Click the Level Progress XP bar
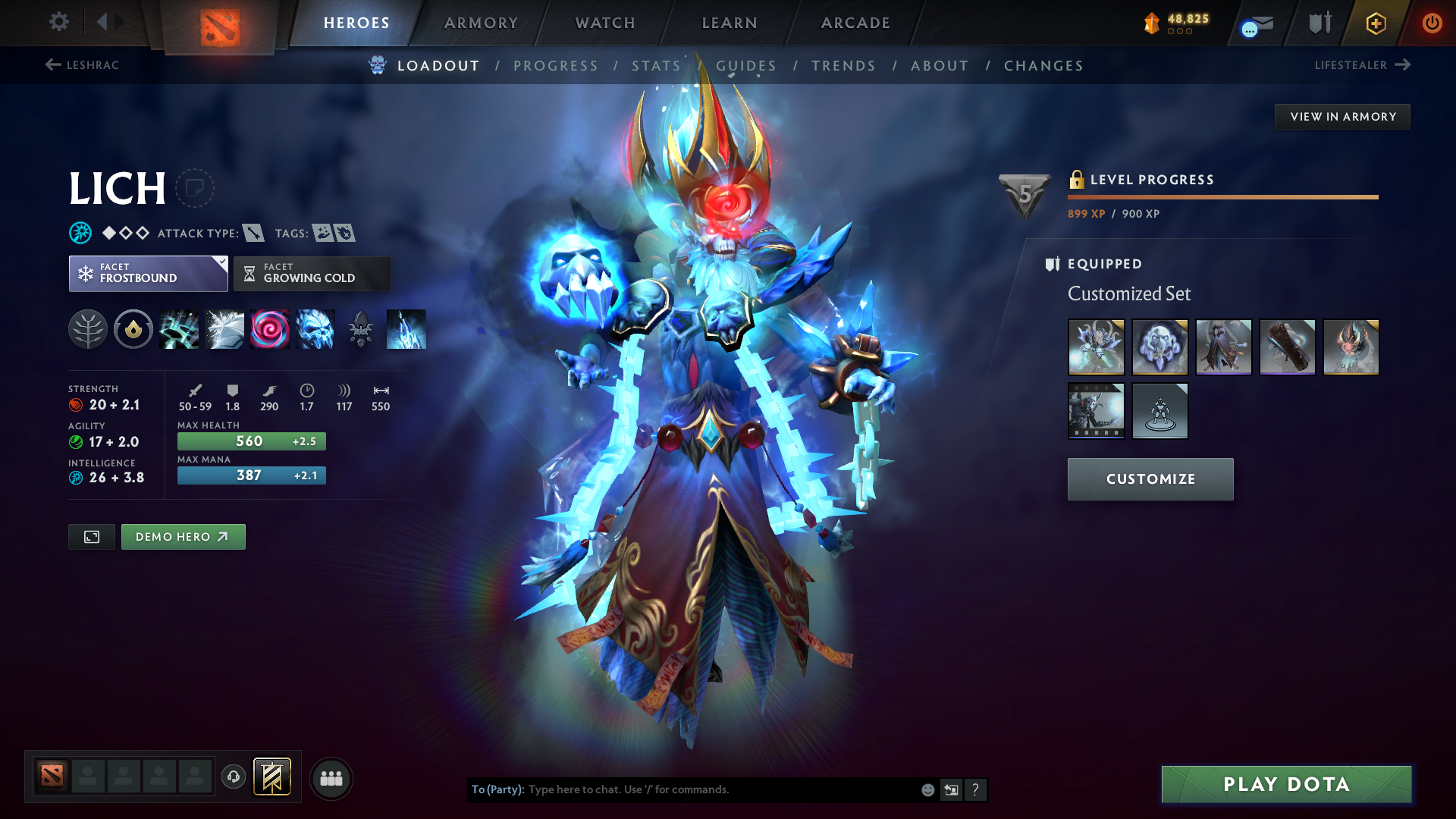This screenshot has width=1456, height=819. tap(1222, 196)
